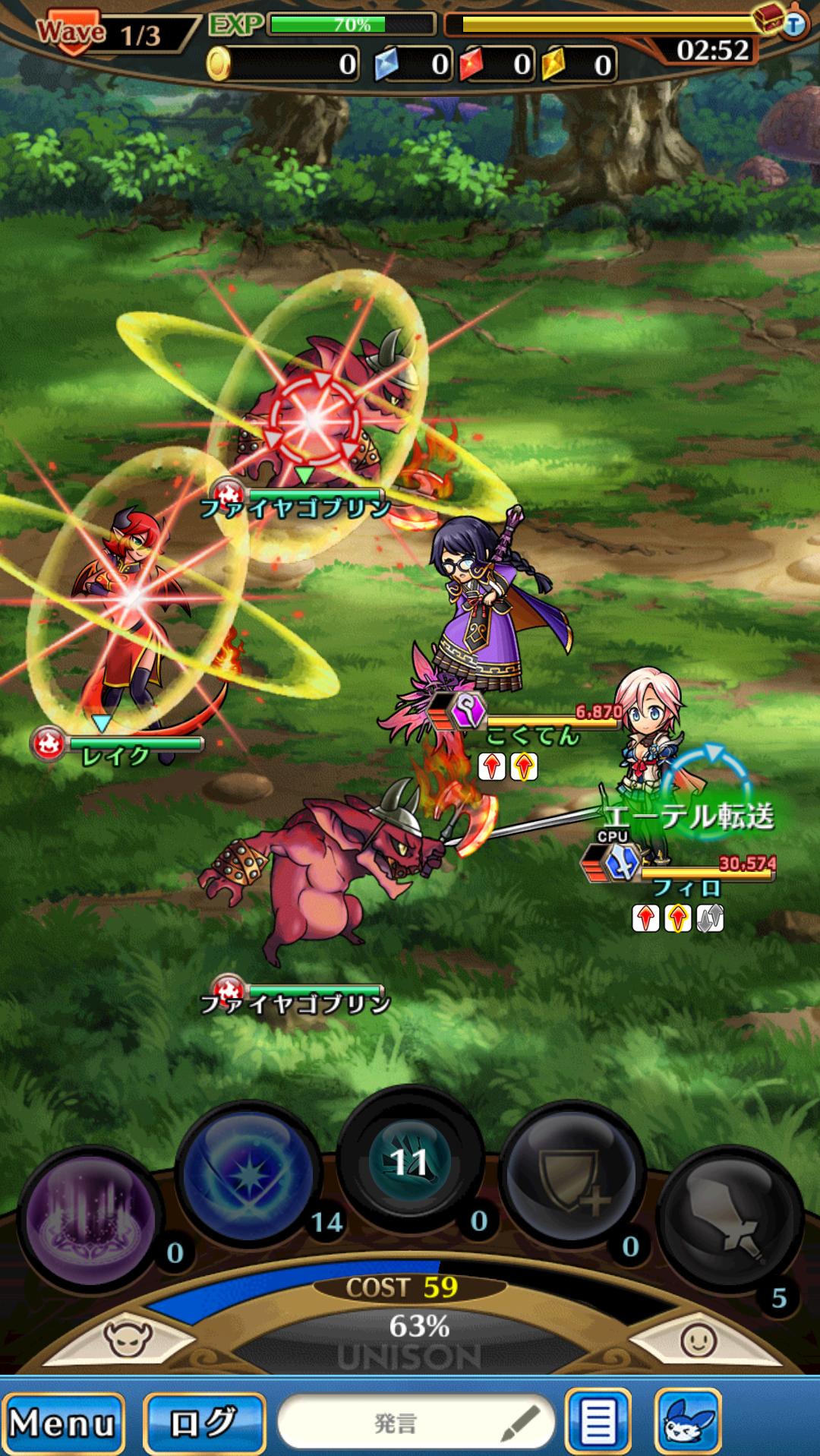
Task: Activate the sword attack skill orb
Action: [x=729, y=1219]
